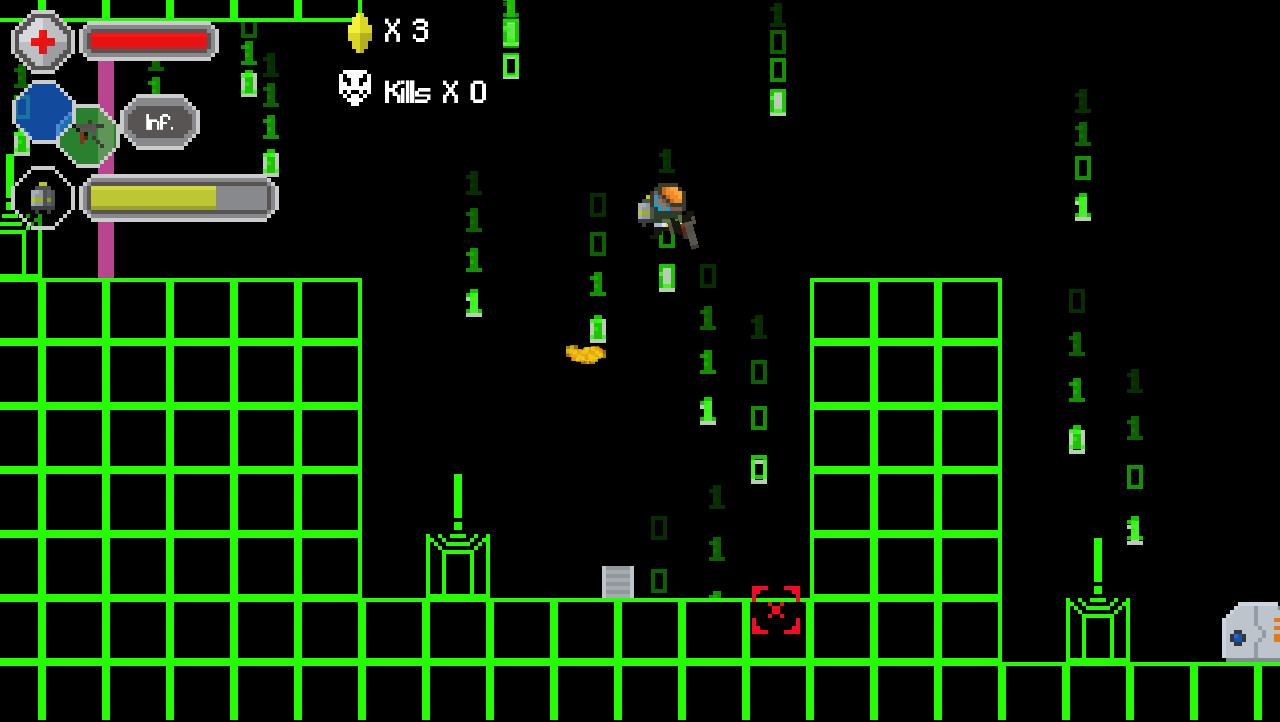1280x722 pixels.
Task: Click the X 3 gem count label
Action: click(408, 30)
